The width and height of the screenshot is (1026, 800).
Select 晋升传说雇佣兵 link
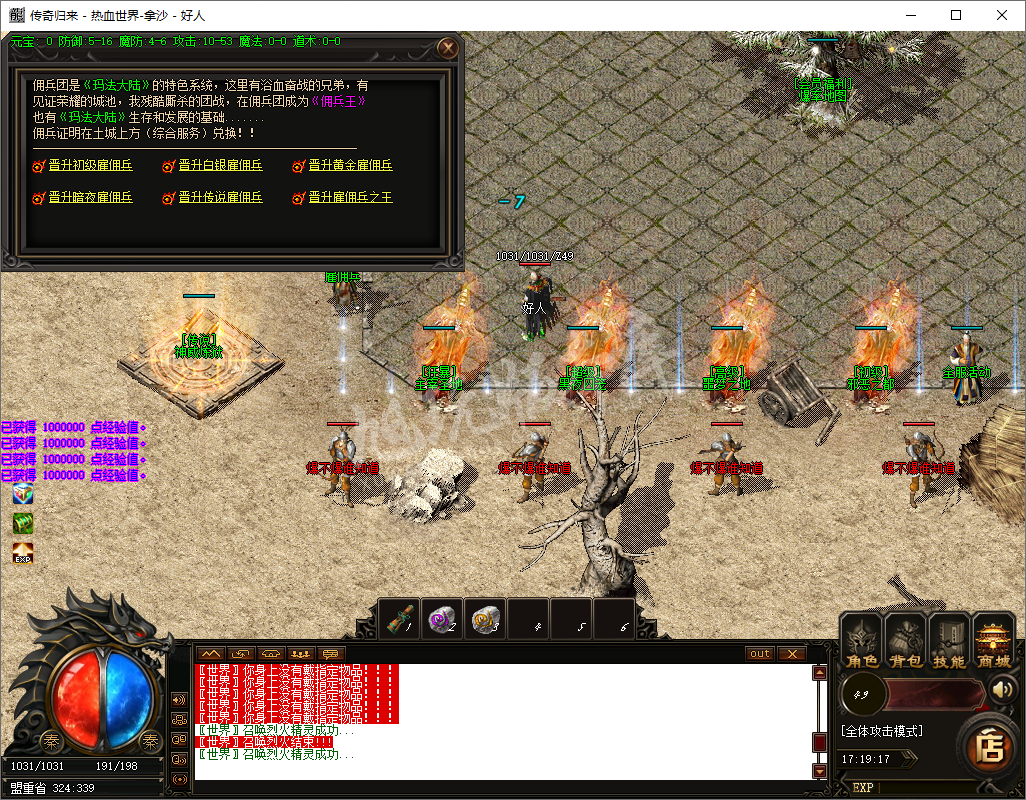220,198
